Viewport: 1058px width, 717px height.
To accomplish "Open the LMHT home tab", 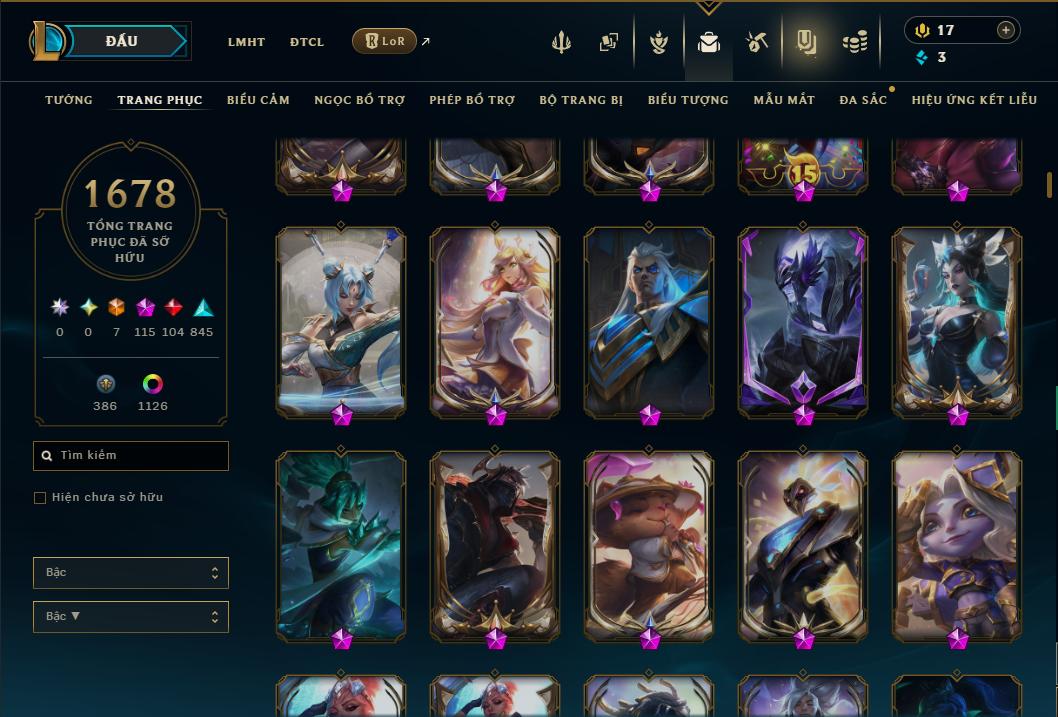I will point(246,42).
